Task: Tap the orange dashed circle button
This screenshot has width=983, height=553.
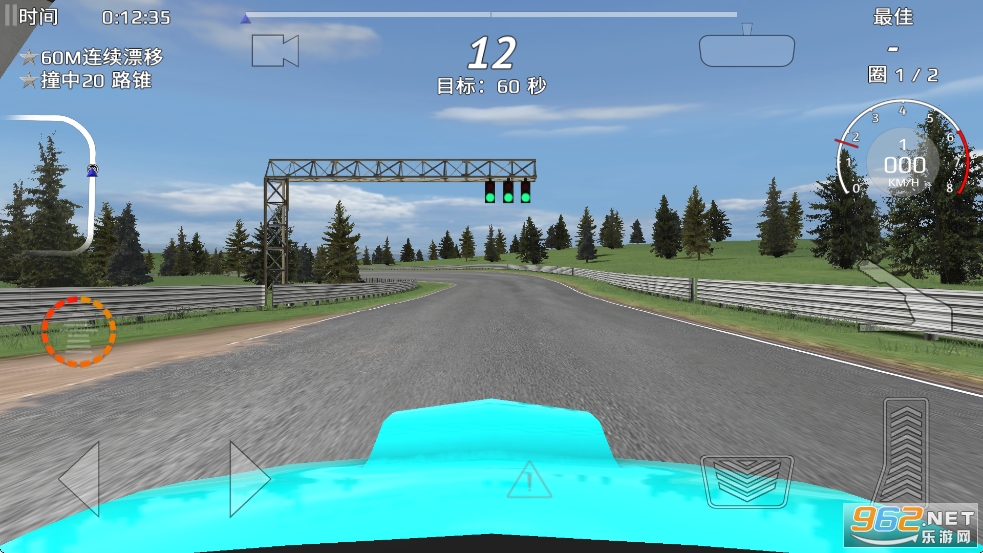Action: tap(78, 331)
